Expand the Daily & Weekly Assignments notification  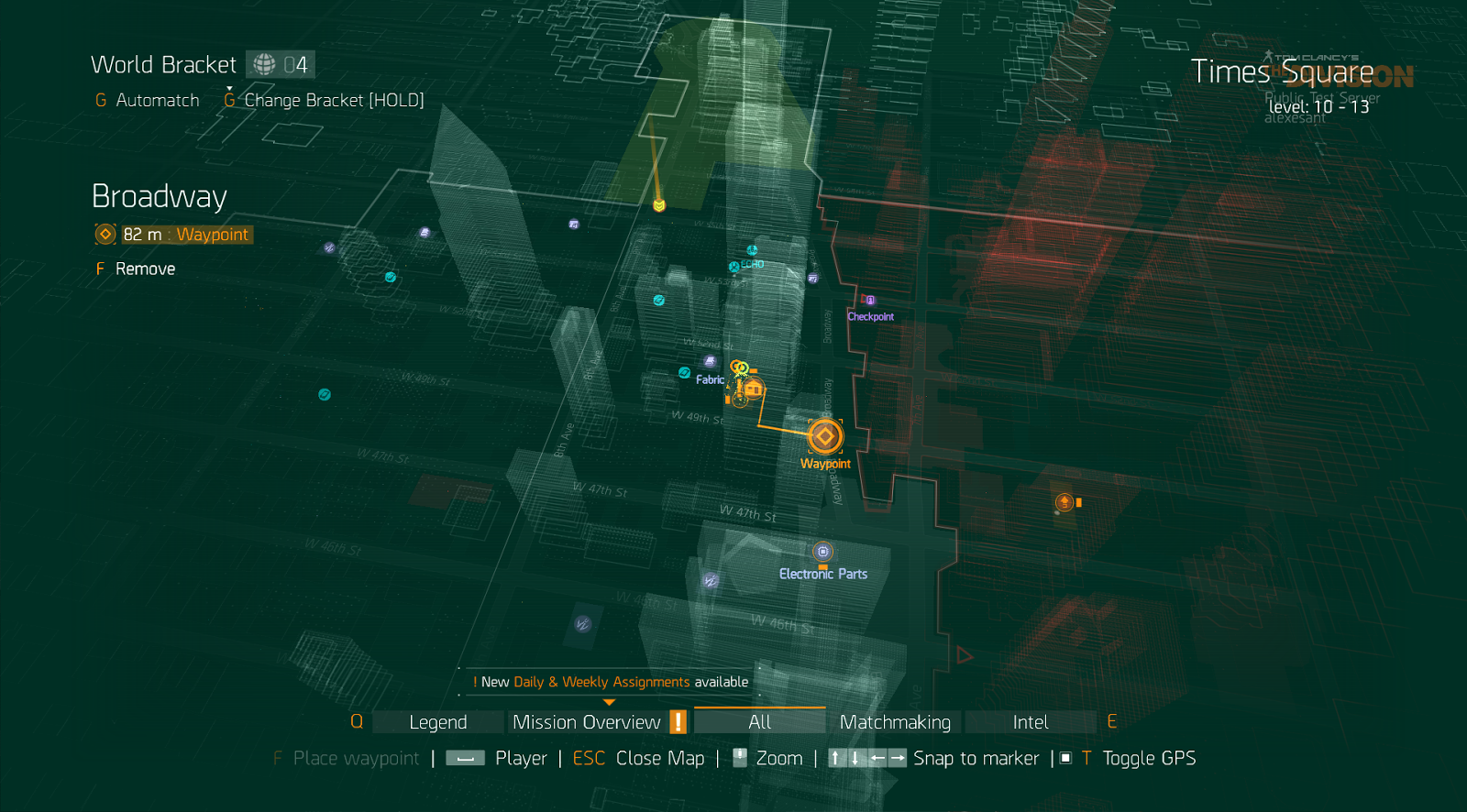pos(609,682)
